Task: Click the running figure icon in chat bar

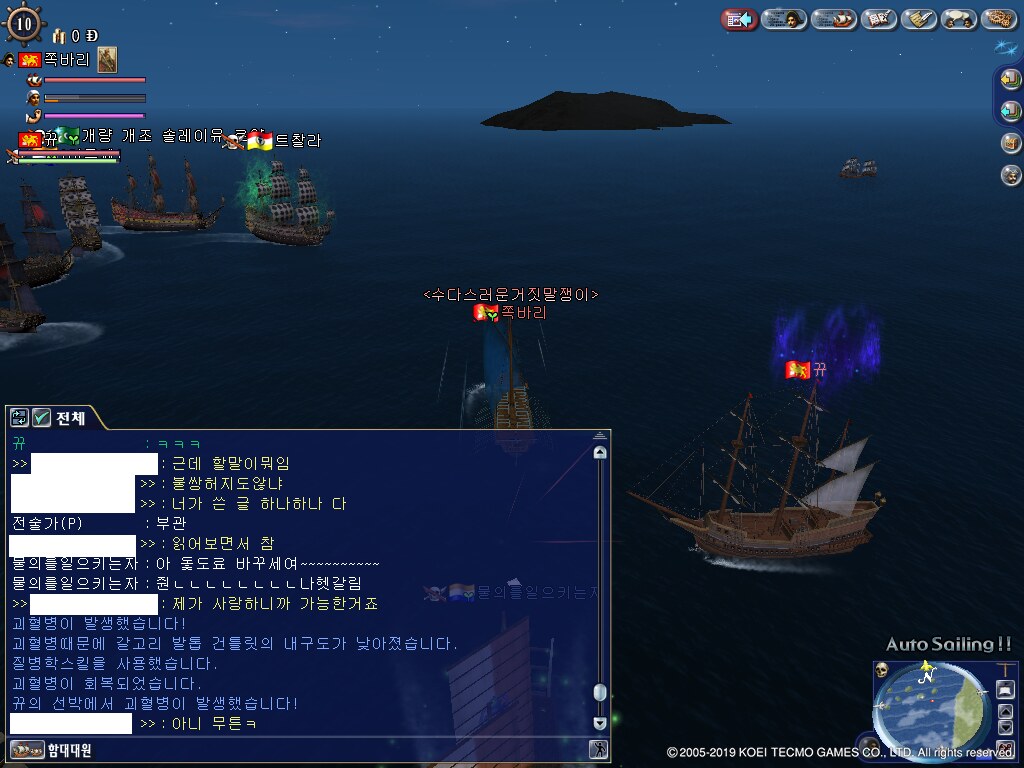Action: coord(598,749)
